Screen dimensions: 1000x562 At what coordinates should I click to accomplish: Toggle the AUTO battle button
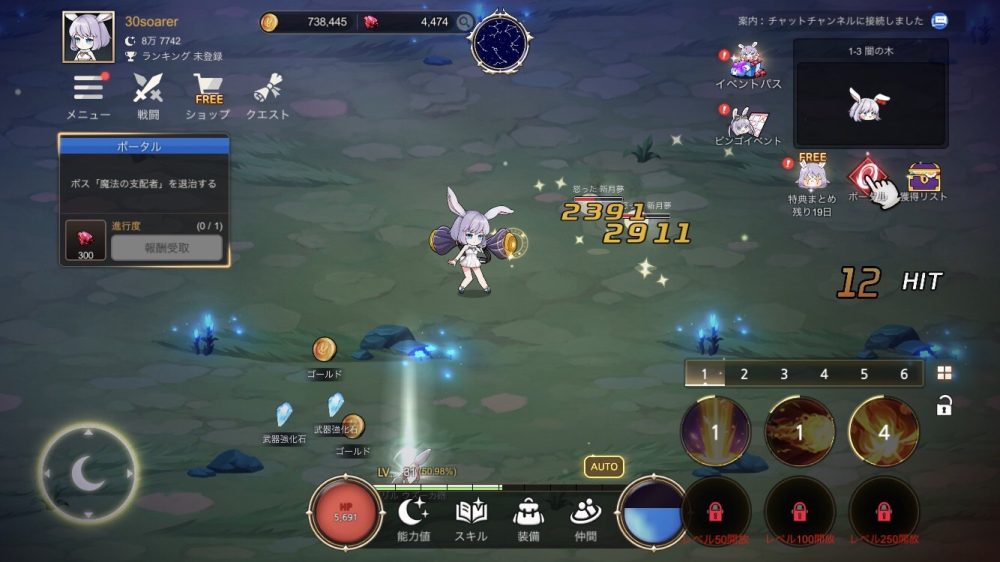click(604, 466)
